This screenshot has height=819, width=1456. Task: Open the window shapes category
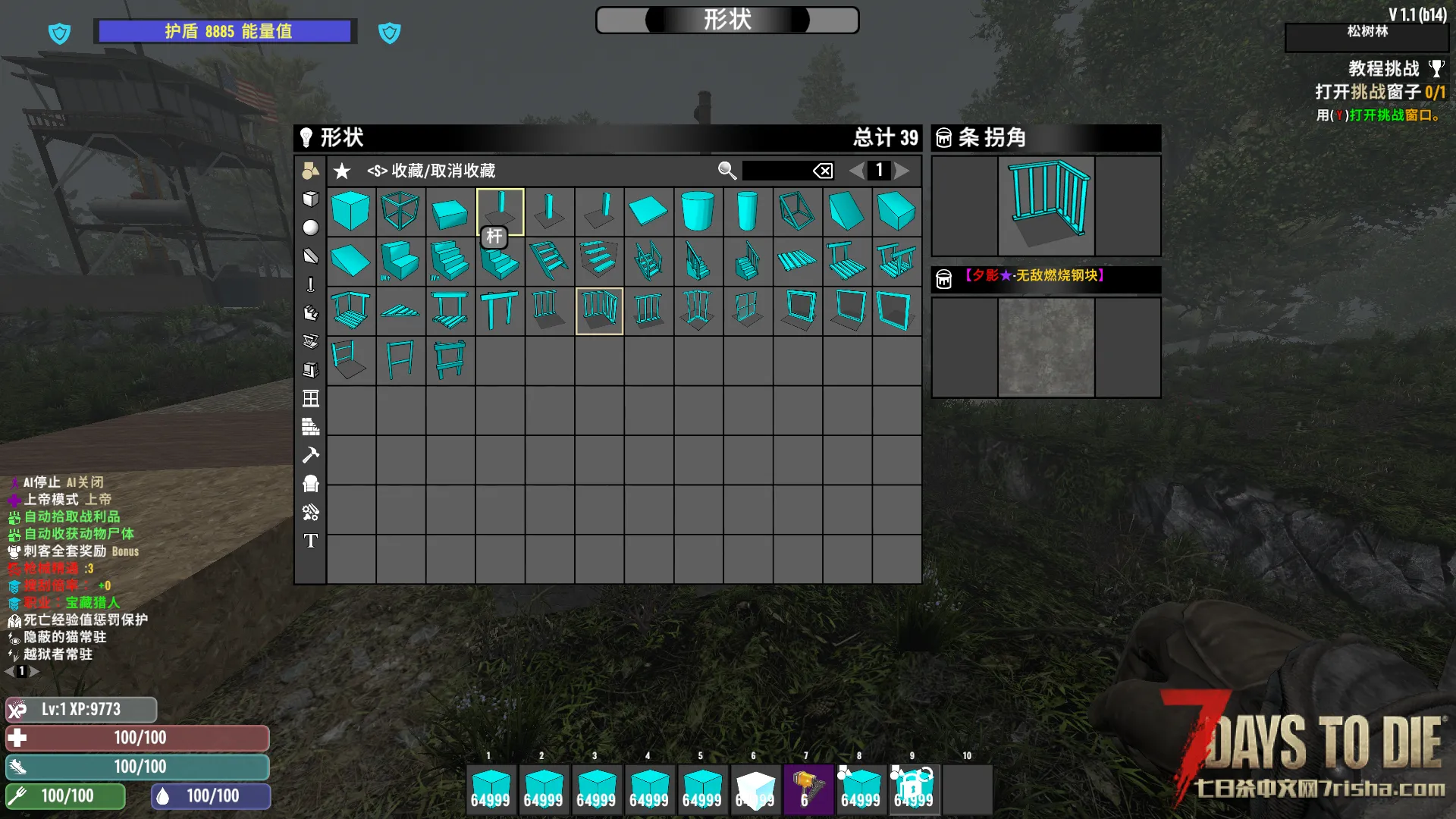pos(311,399)
